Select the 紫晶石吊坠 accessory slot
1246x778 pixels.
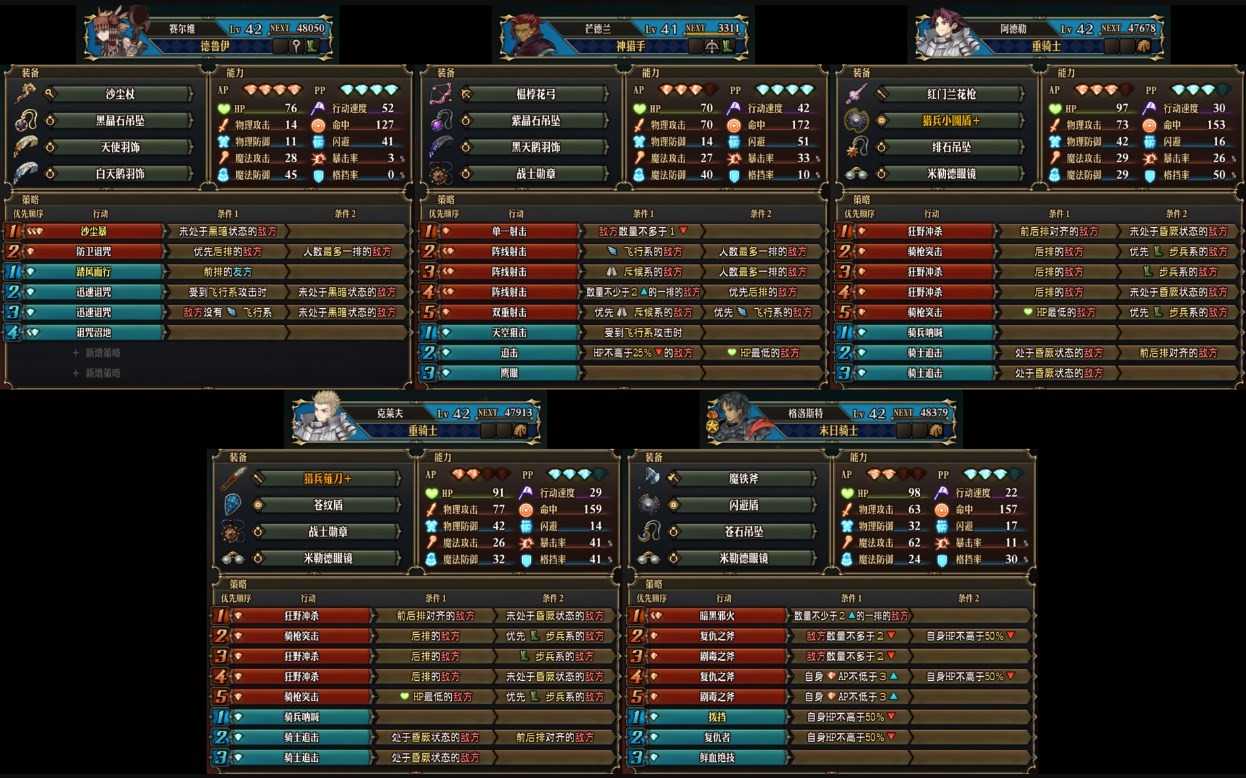pos(535,121)
